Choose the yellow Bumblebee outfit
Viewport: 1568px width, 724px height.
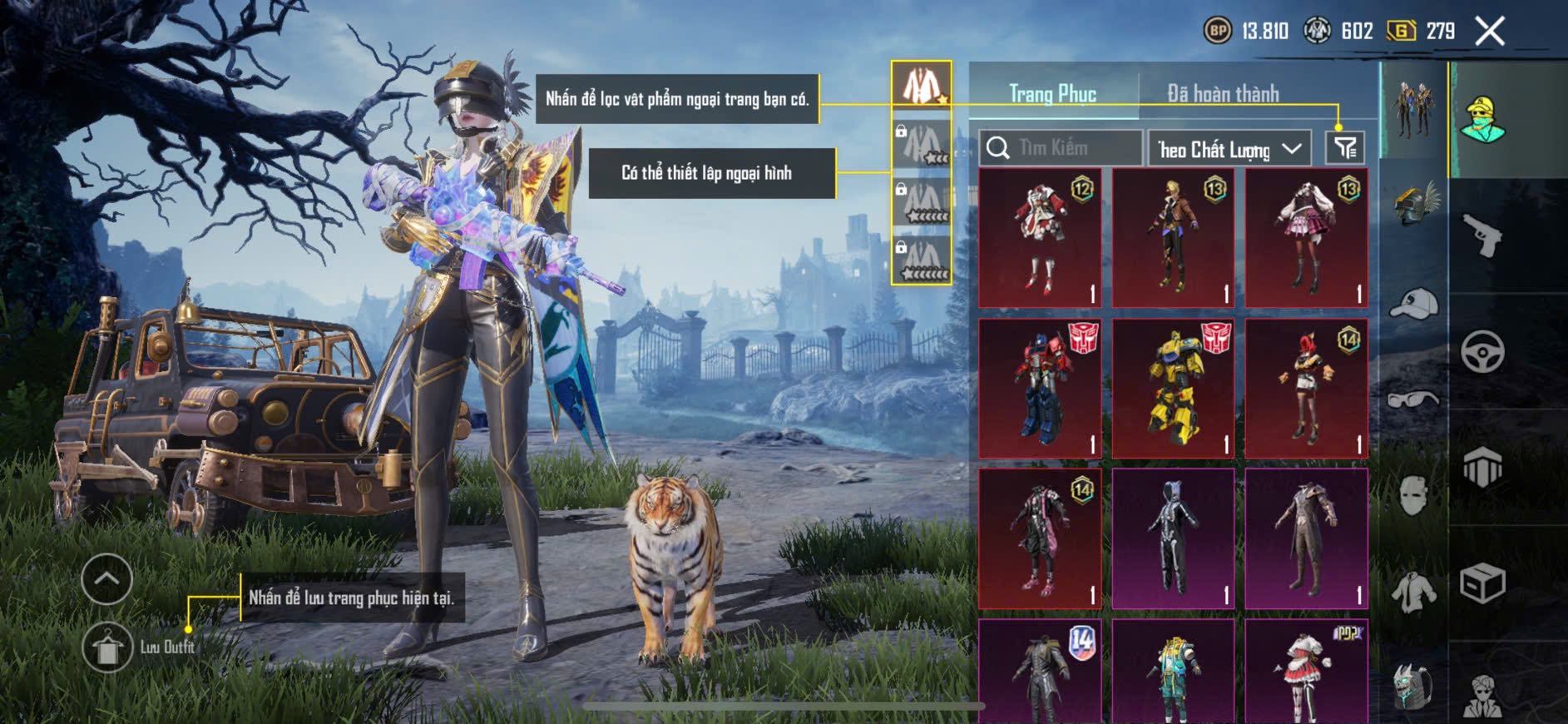(1173, 389)
